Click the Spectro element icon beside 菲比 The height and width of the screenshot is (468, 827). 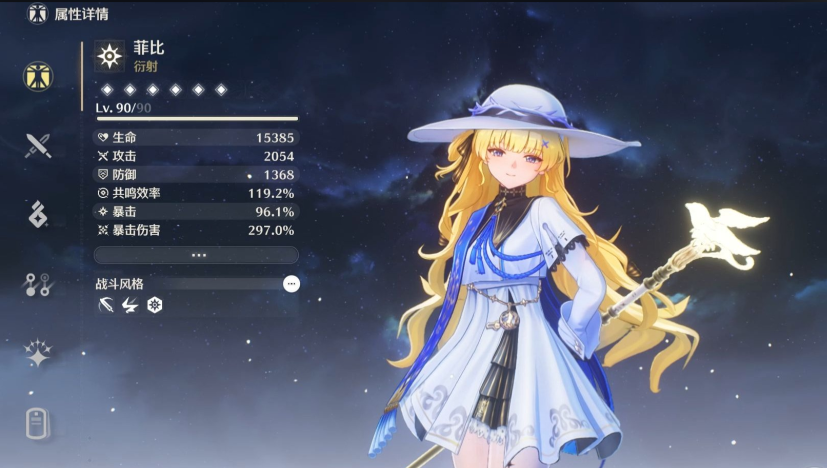(110, 55)
